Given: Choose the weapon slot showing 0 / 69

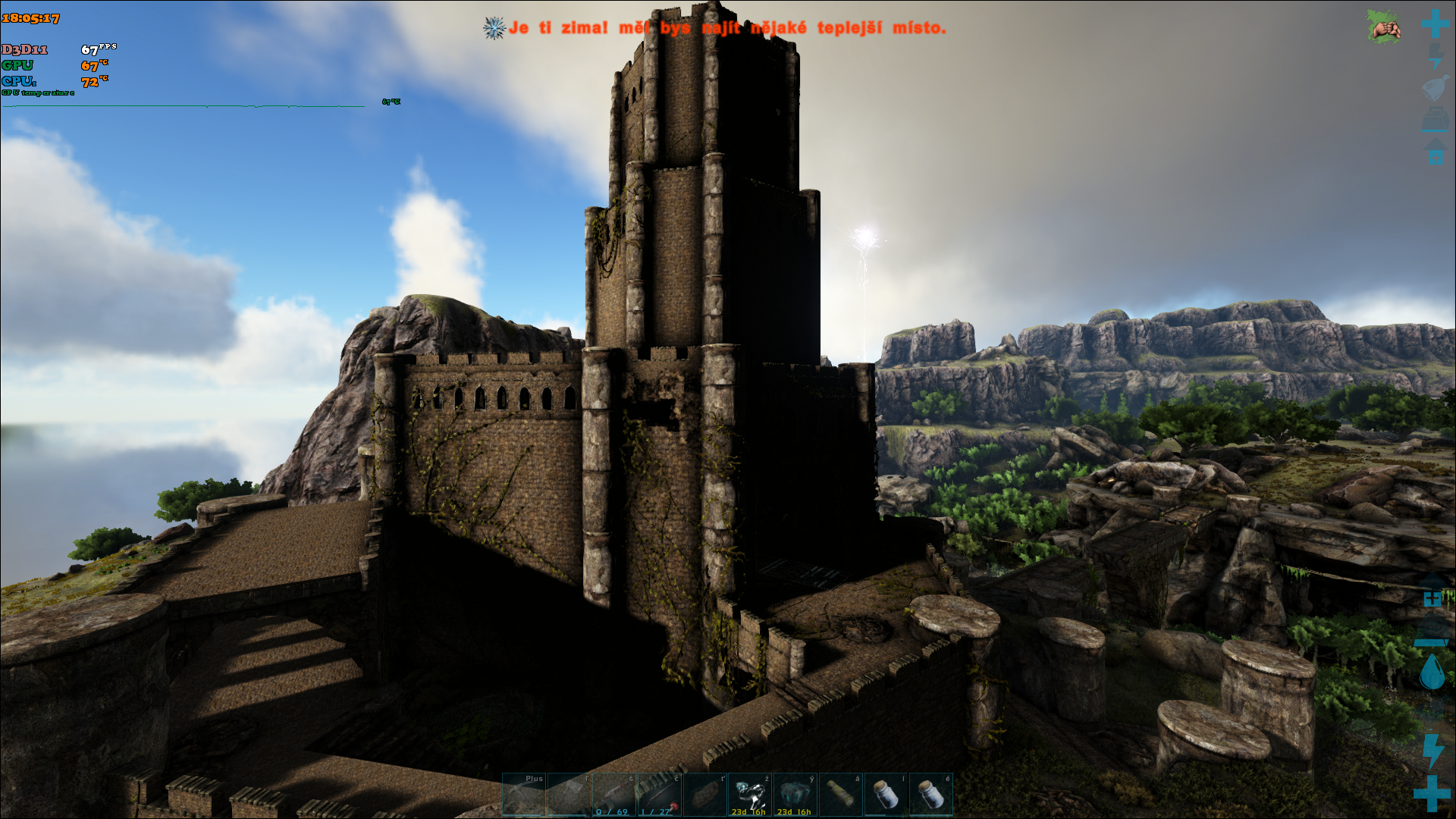Looking at the screenshot, I should point(614,795).
